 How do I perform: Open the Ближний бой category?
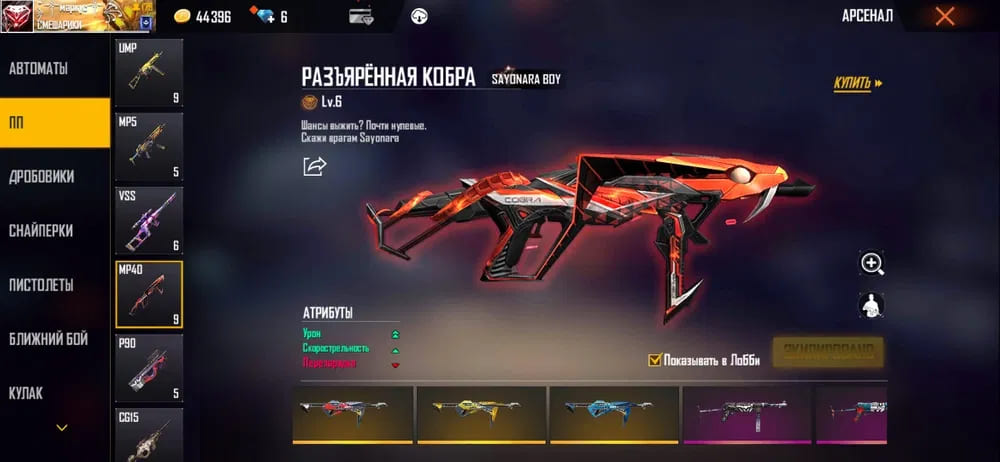pos(48,339)
